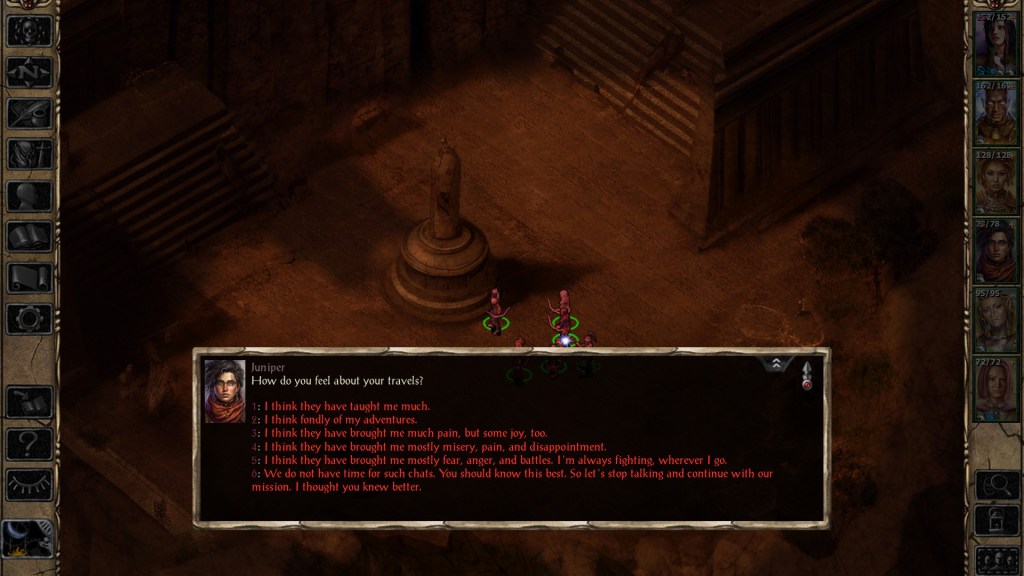1024x576 pixels.
Task: Select the bottom party member portrait
Action: (995, 391)
